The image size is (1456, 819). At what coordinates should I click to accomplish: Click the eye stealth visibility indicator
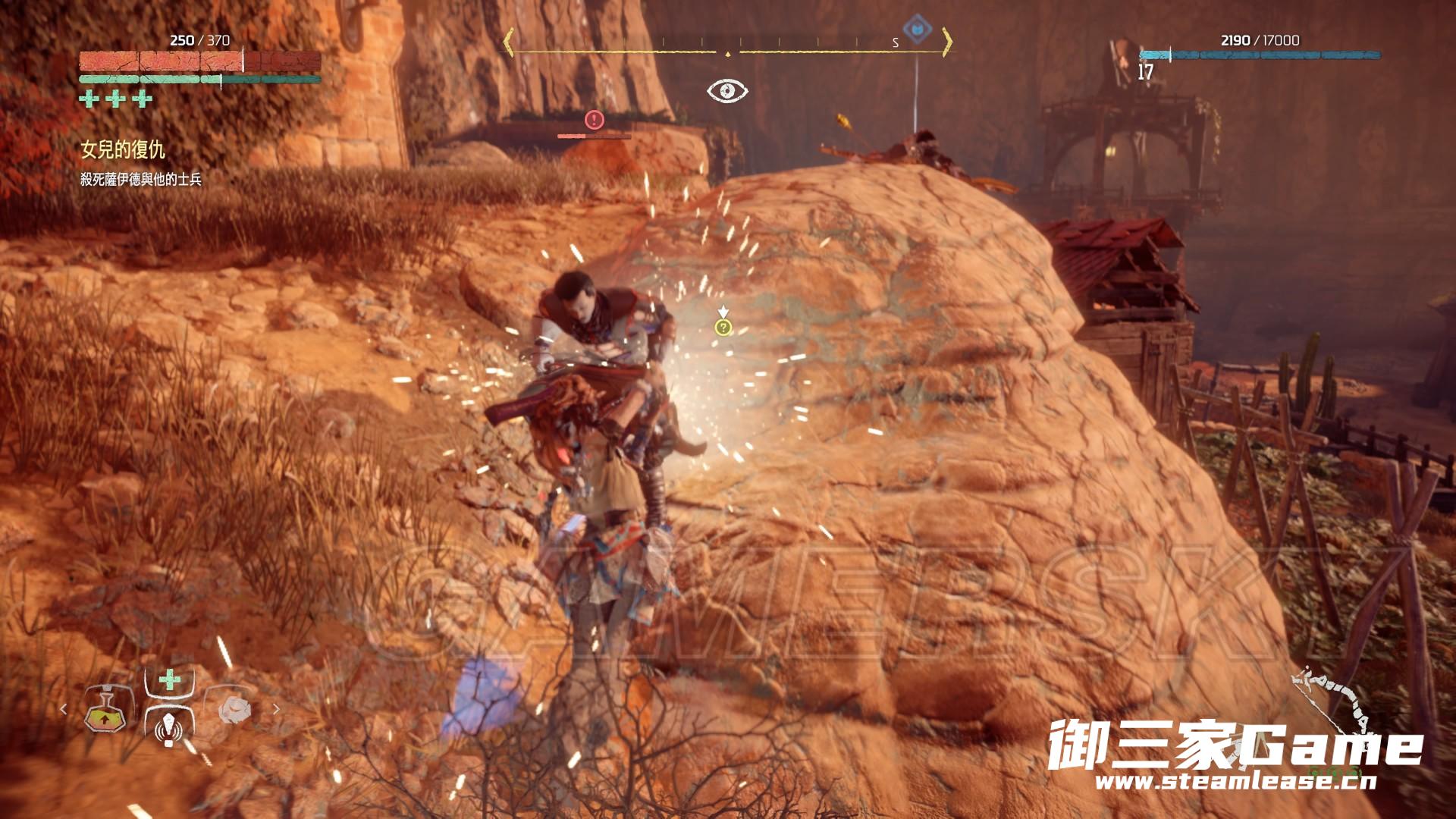pos(727,91)
